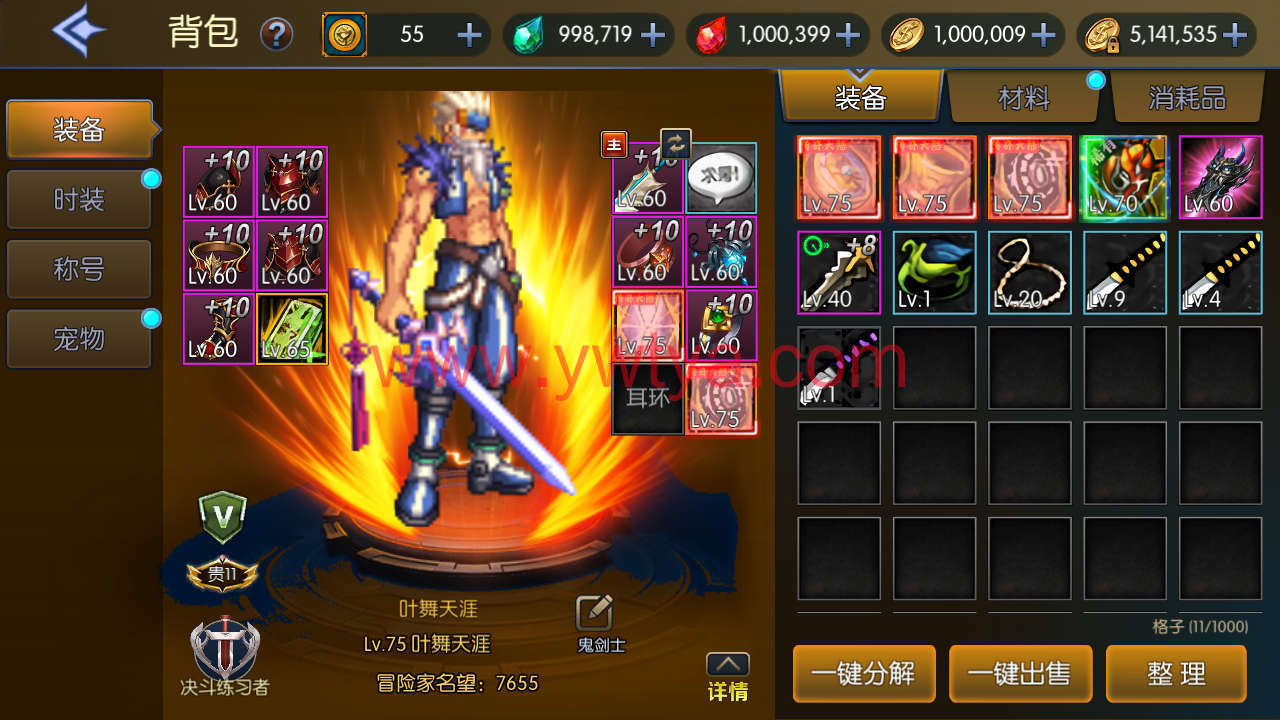1280x720 pixels.
Task: Click 一键分解 to dismantle items
Action: click(x=864, y=673)
